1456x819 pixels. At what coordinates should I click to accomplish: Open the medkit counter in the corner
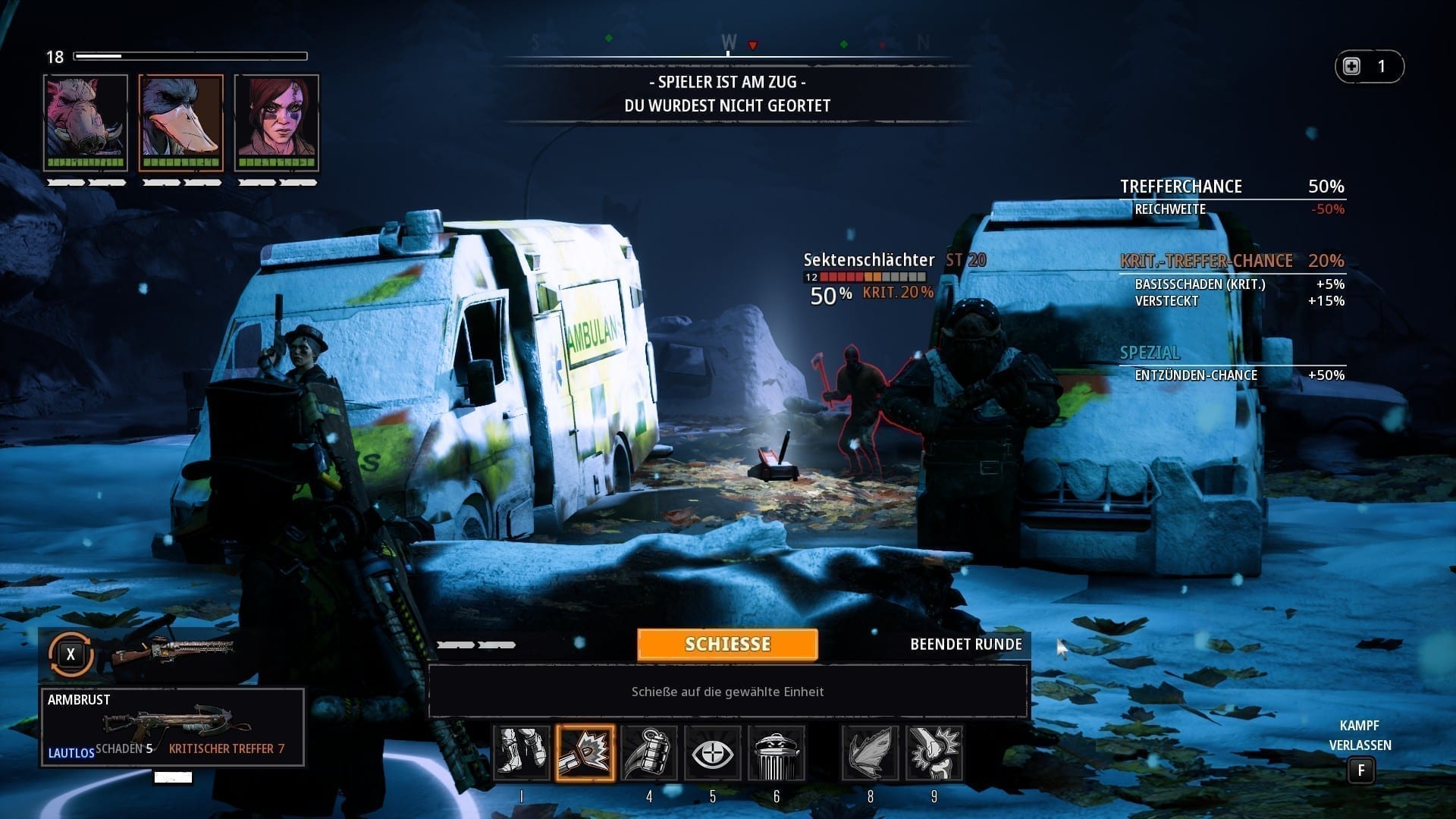pos(1369,67)
